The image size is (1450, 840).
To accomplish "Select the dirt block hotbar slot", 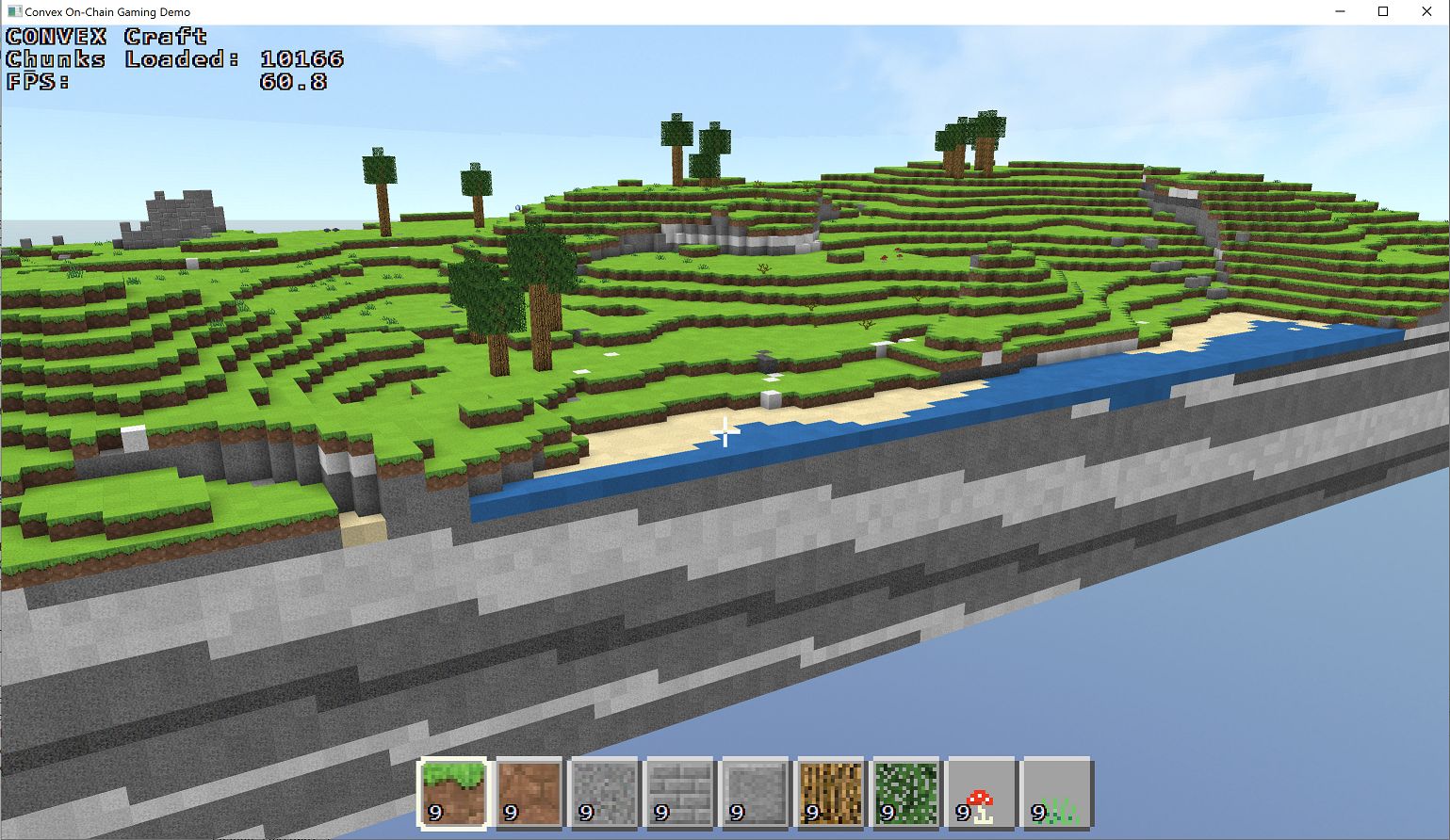I will click(x=528, y=791).
